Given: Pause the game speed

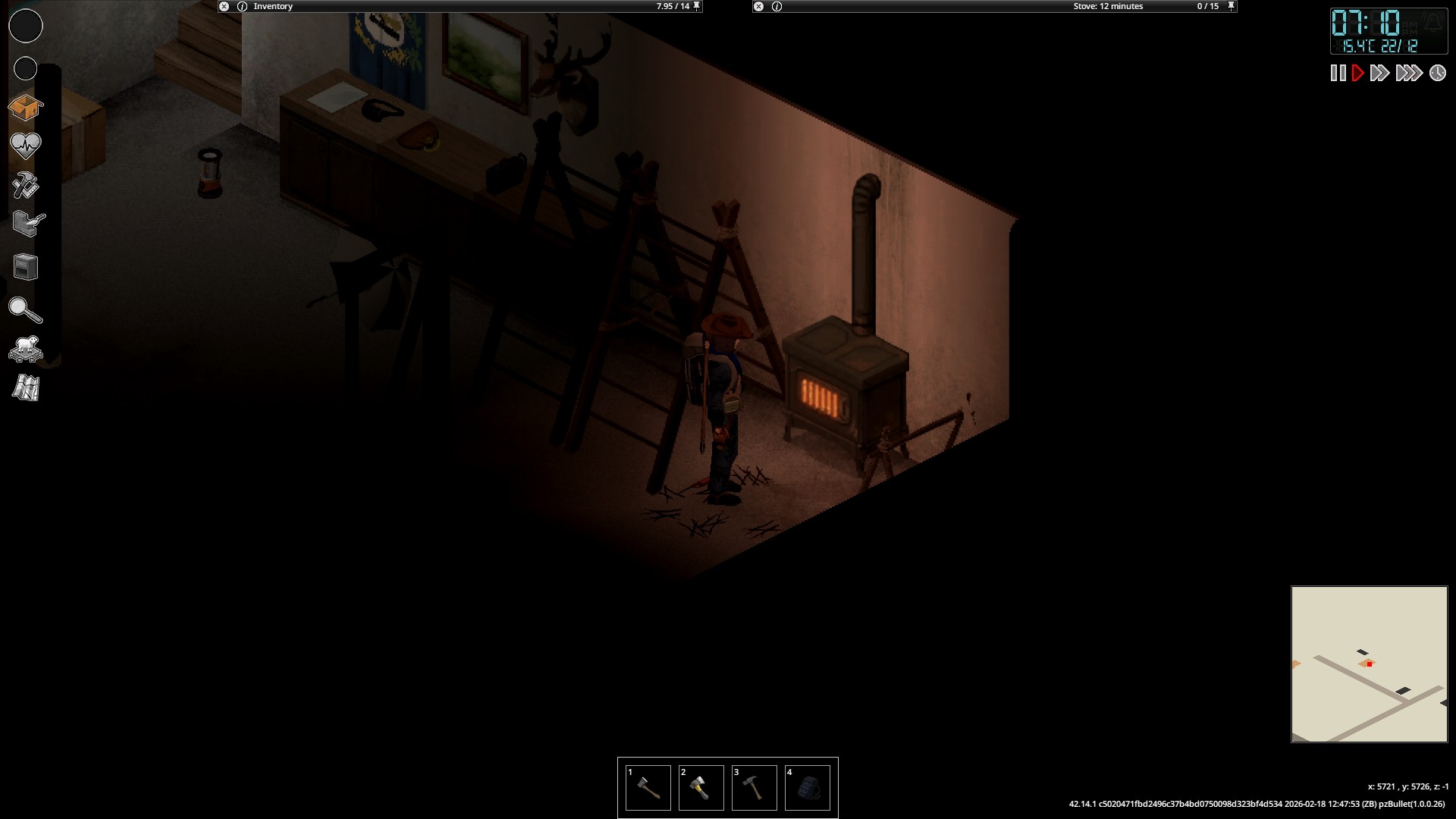Looking at the screenshot, I should 1338,73.
